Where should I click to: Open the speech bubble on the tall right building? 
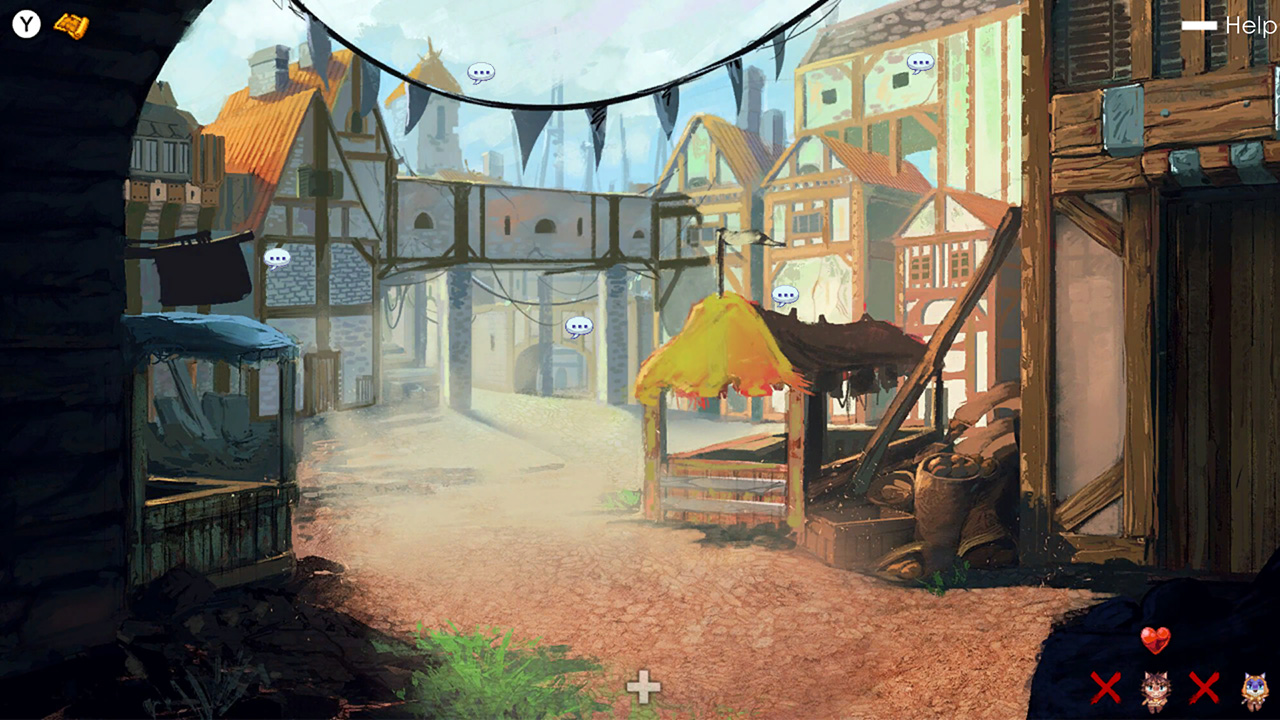tap(919, 62)
